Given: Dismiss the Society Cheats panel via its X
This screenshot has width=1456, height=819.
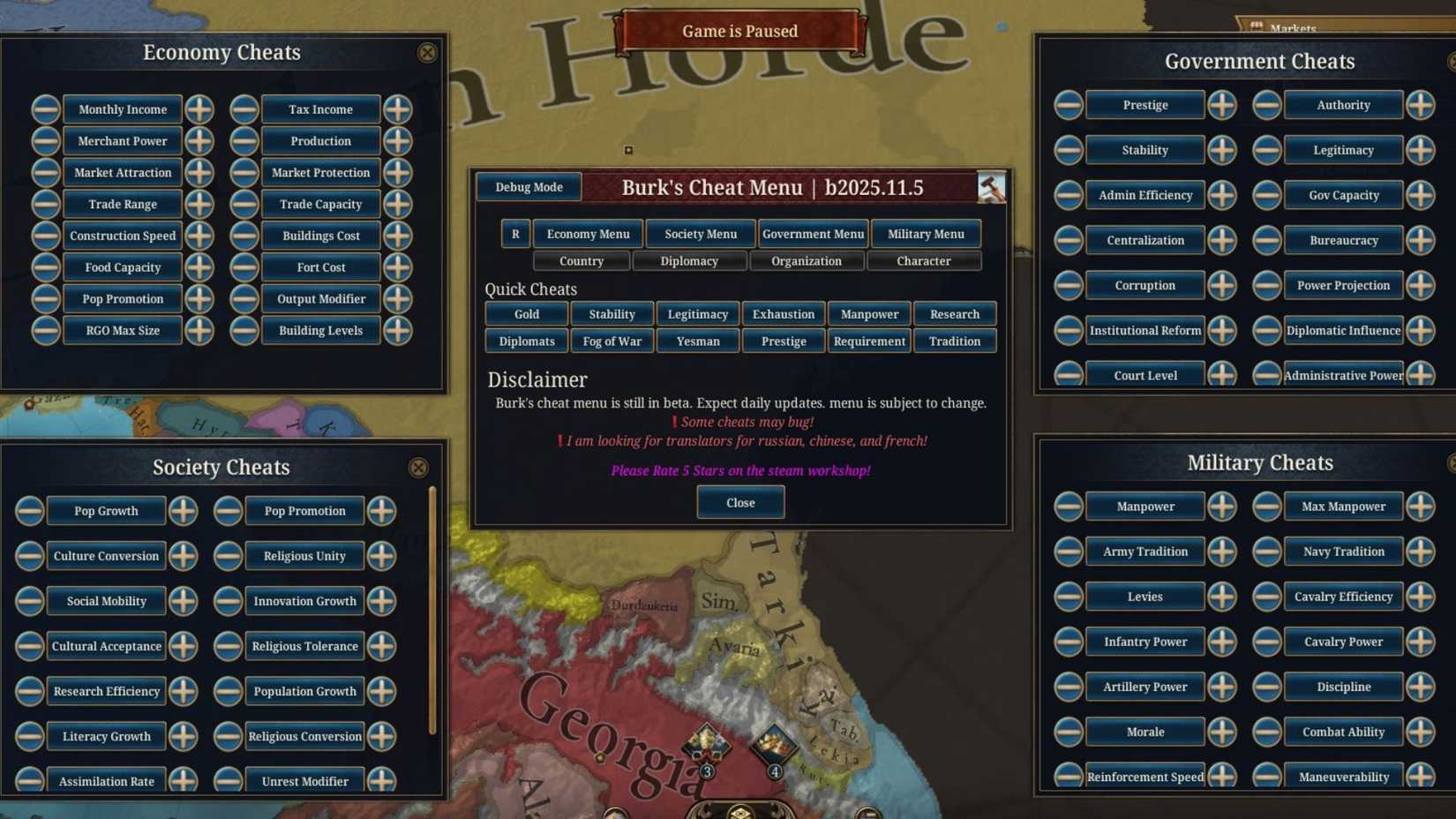Looking at the screenshot, I should click(417, 468).
